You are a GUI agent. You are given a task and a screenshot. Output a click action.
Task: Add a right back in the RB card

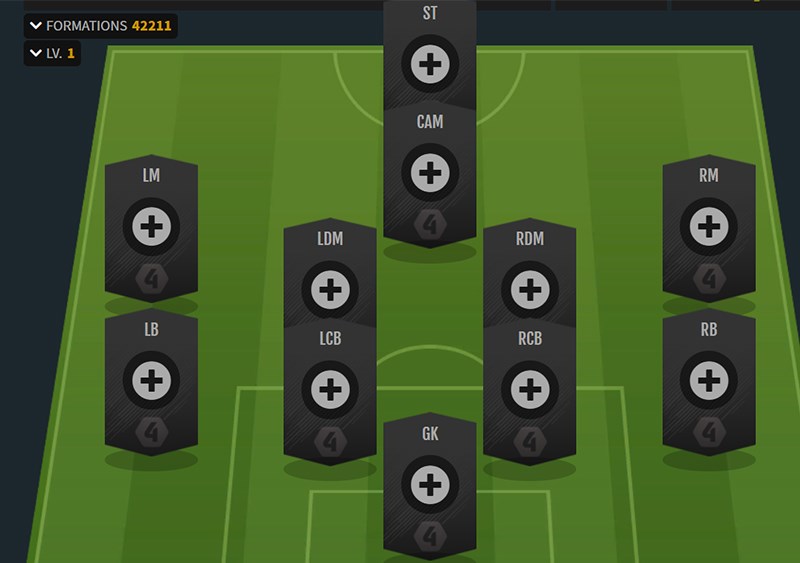pos(708,381)
